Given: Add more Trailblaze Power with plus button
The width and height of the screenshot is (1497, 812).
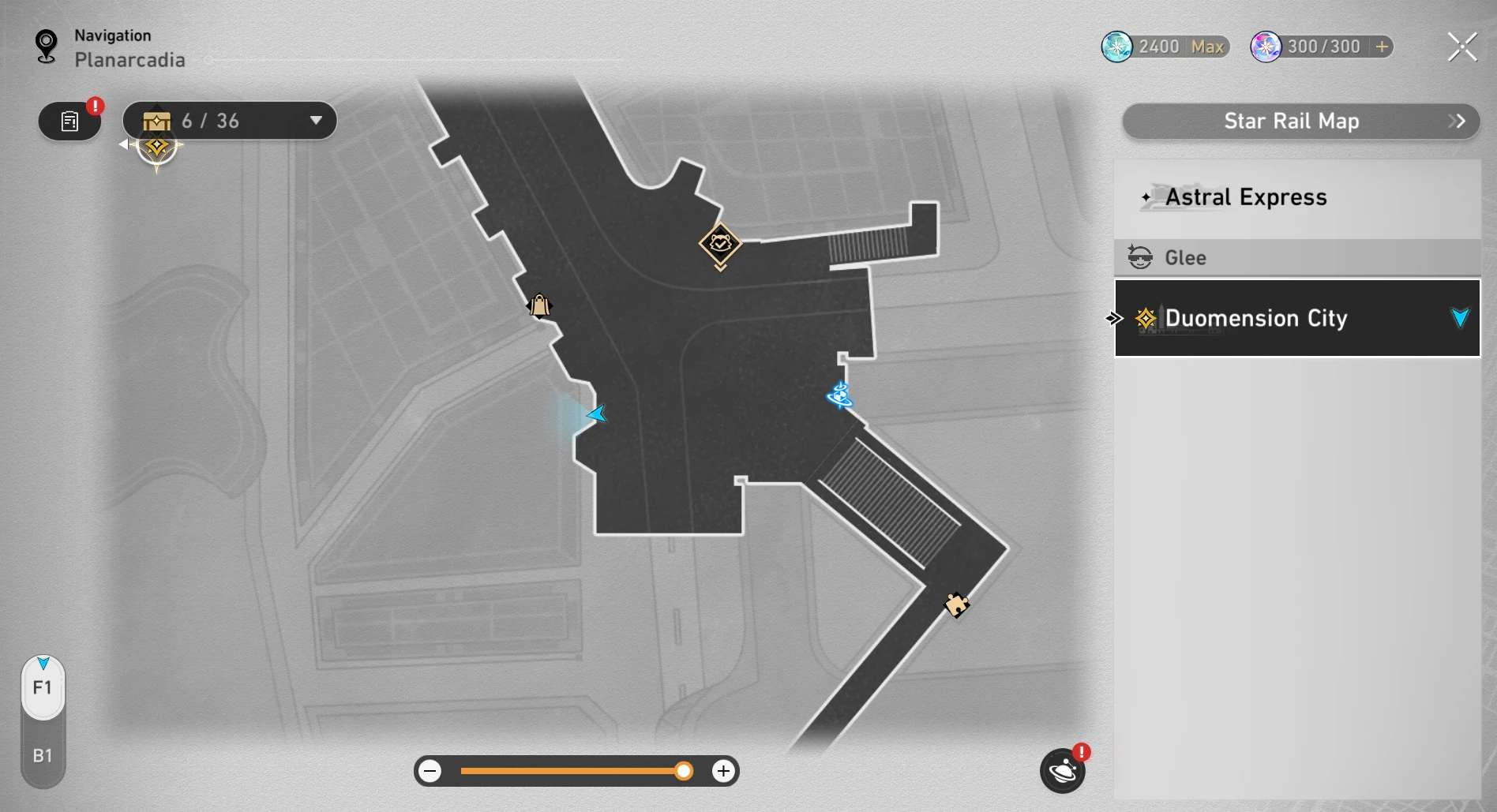Looking at the screenshot, I should (x=1382, y=47).
